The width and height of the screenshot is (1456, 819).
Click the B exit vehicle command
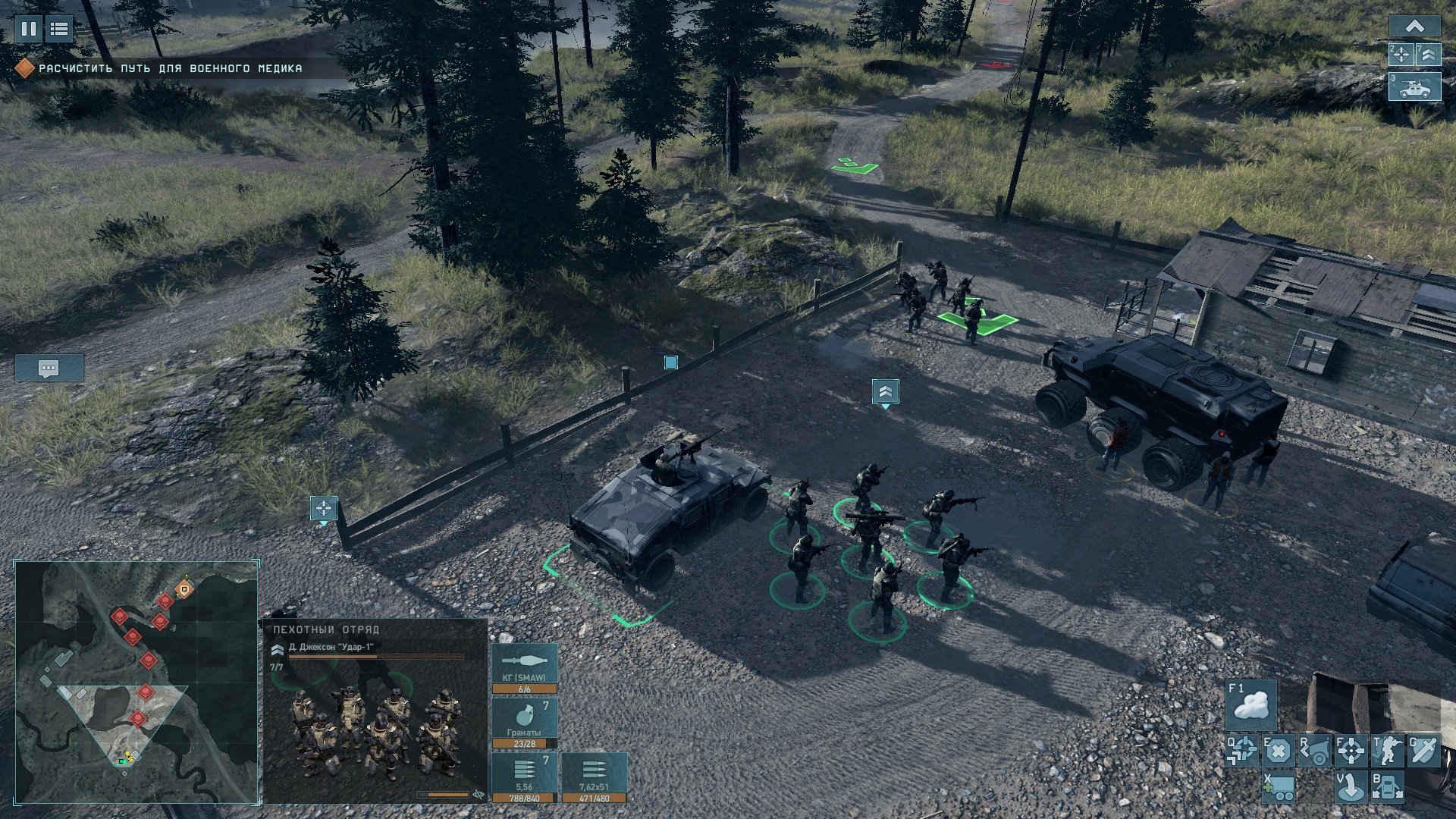click(1387, 787)
